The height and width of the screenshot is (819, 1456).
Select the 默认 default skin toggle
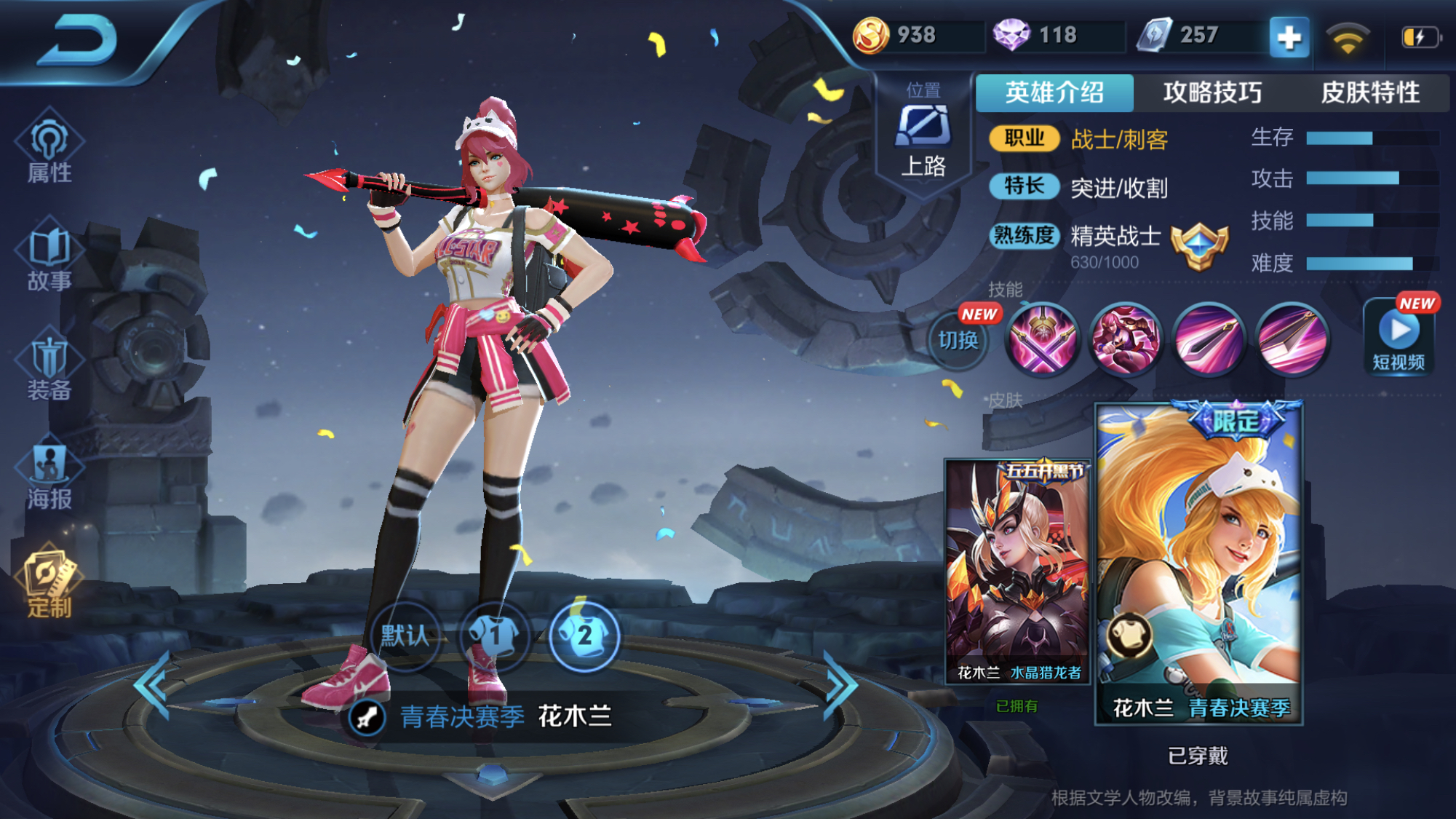pyautogui.click(x=405, y=635)
